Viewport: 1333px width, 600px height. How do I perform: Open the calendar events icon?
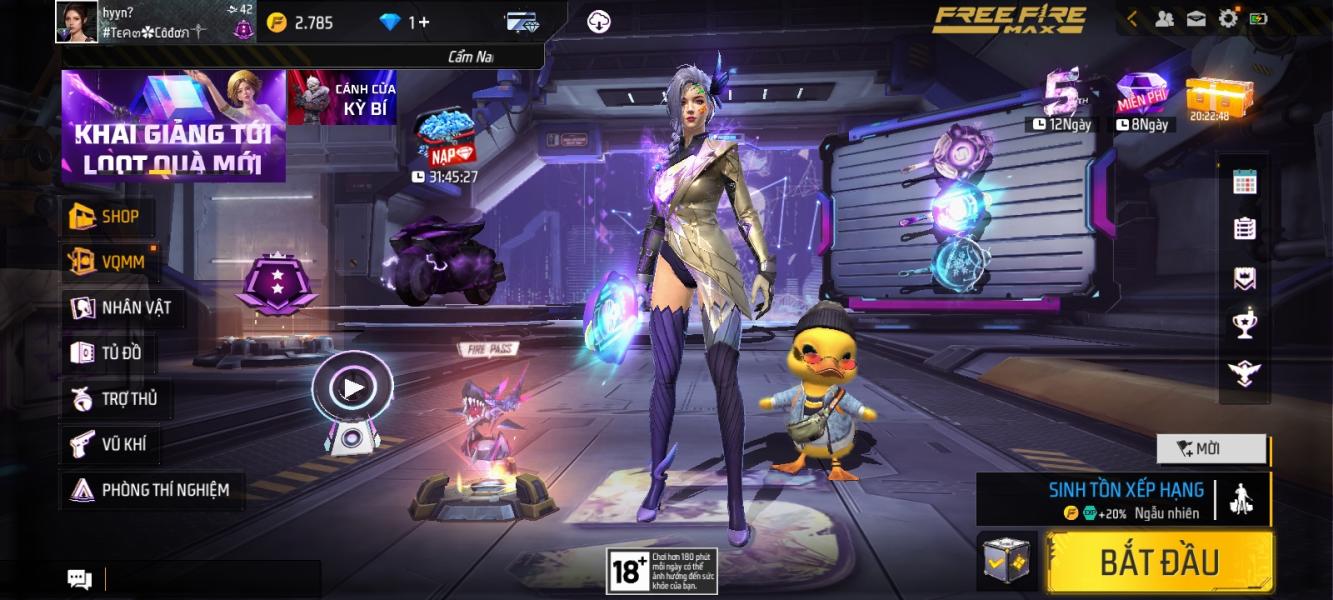coord(1245,181)
